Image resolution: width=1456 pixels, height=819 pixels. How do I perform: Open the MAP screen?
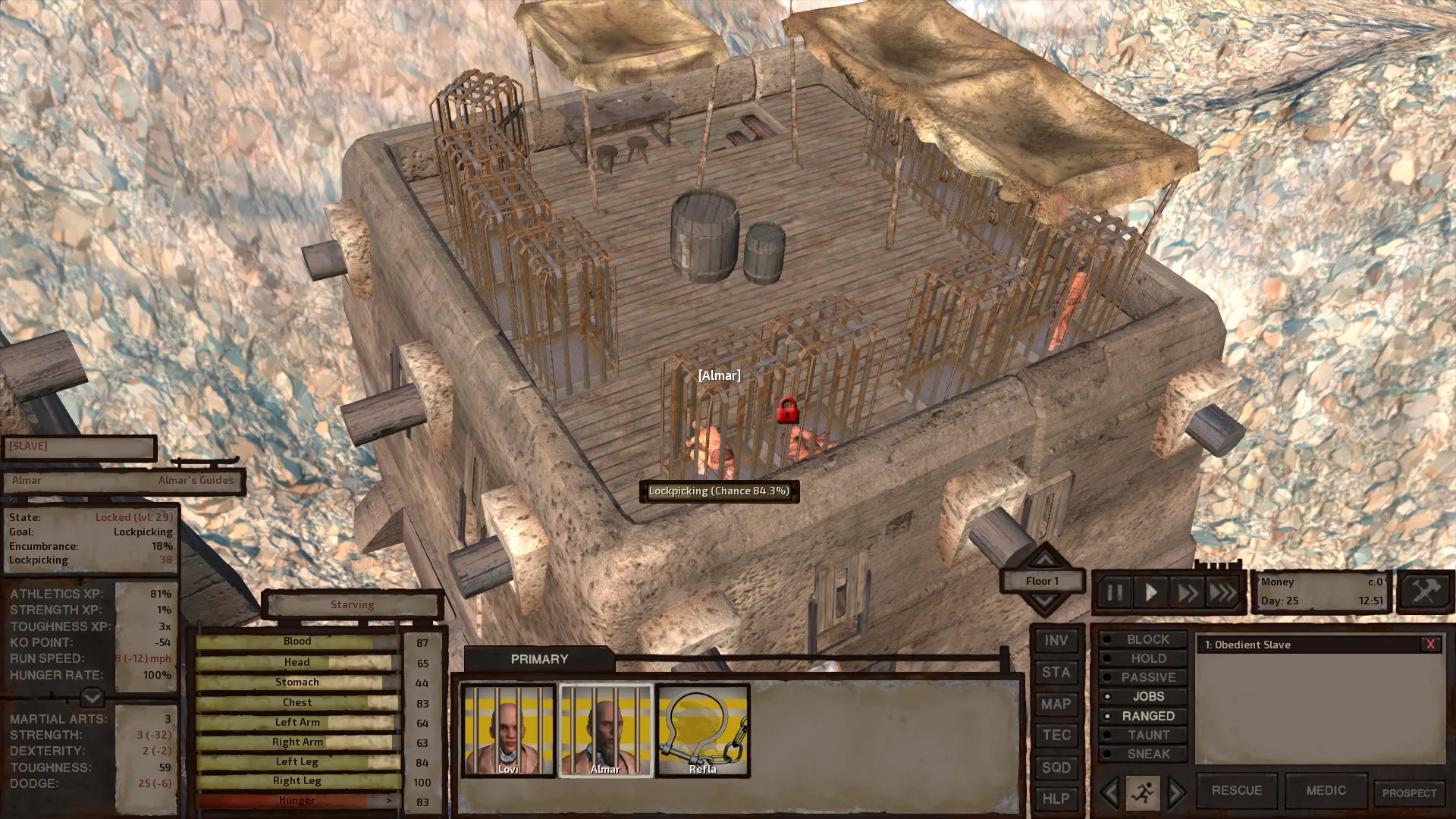pos(1056,704)
